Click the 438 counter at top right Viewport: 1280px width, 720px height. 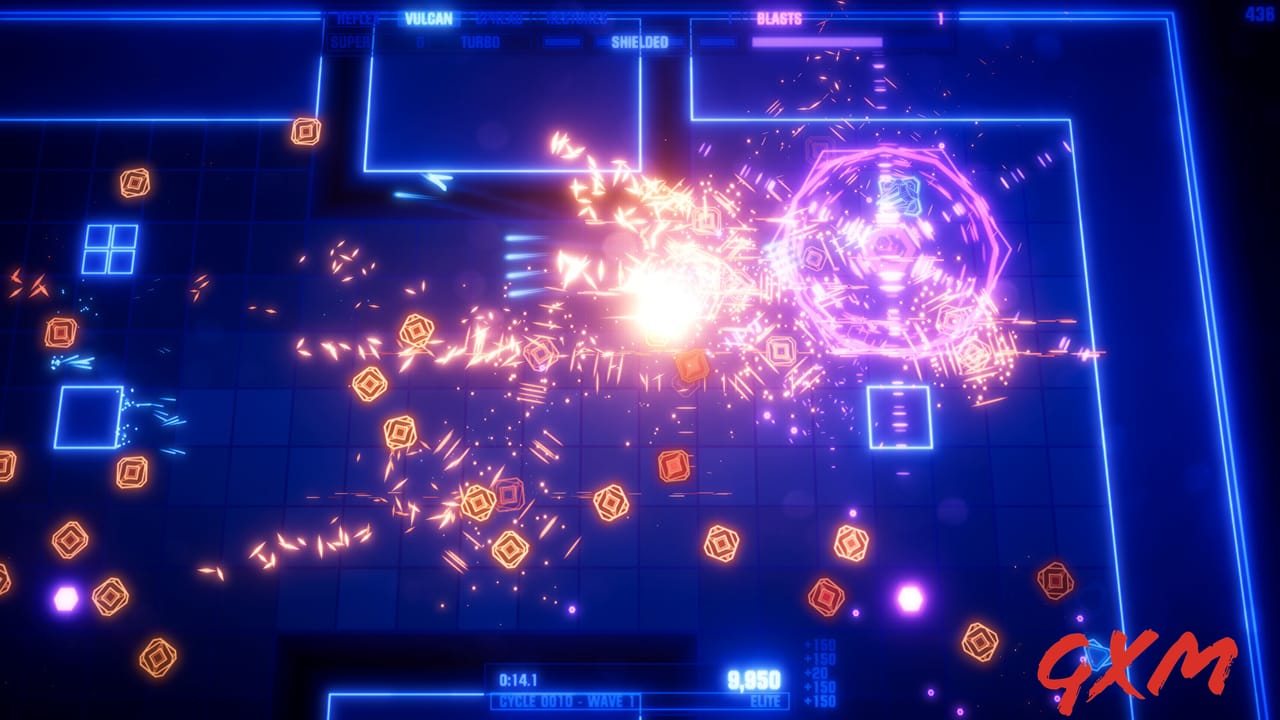click(1261, 13)
